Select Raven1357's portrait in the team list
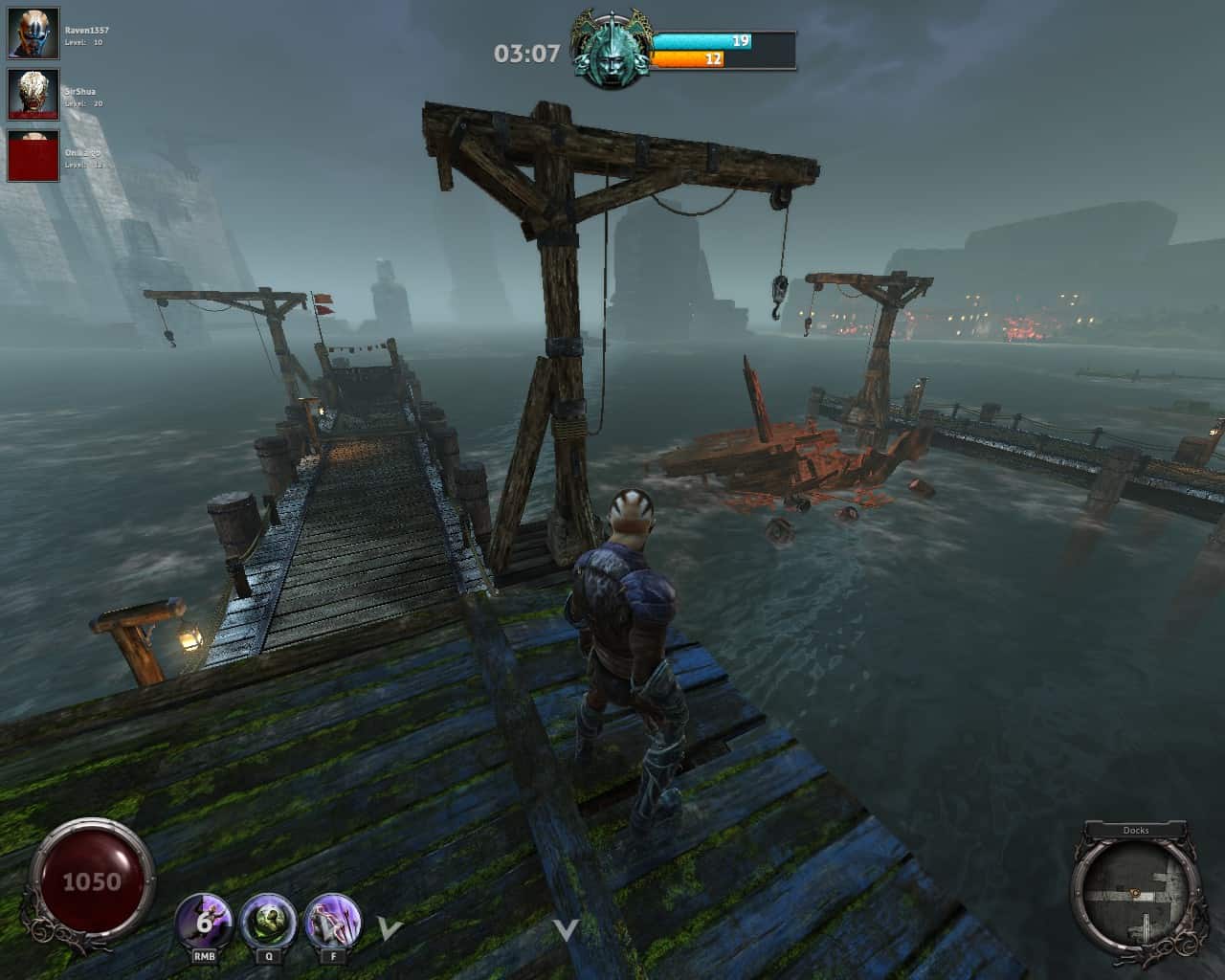Viewport: 1225px width, 980px height. coord(34,33)
